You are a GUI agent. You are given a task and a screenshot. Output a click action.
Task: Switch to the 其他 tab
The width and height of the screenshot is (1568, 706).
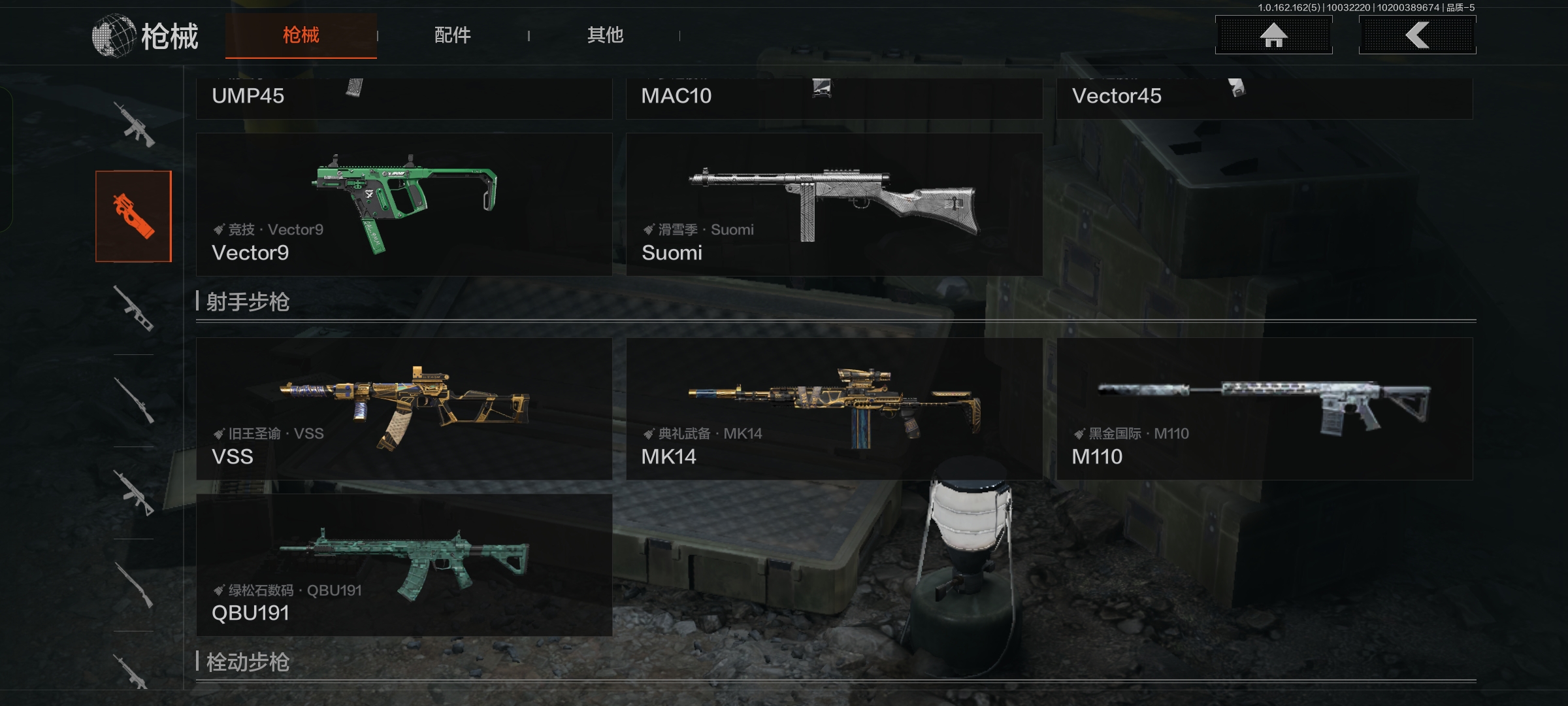point(605,35)
